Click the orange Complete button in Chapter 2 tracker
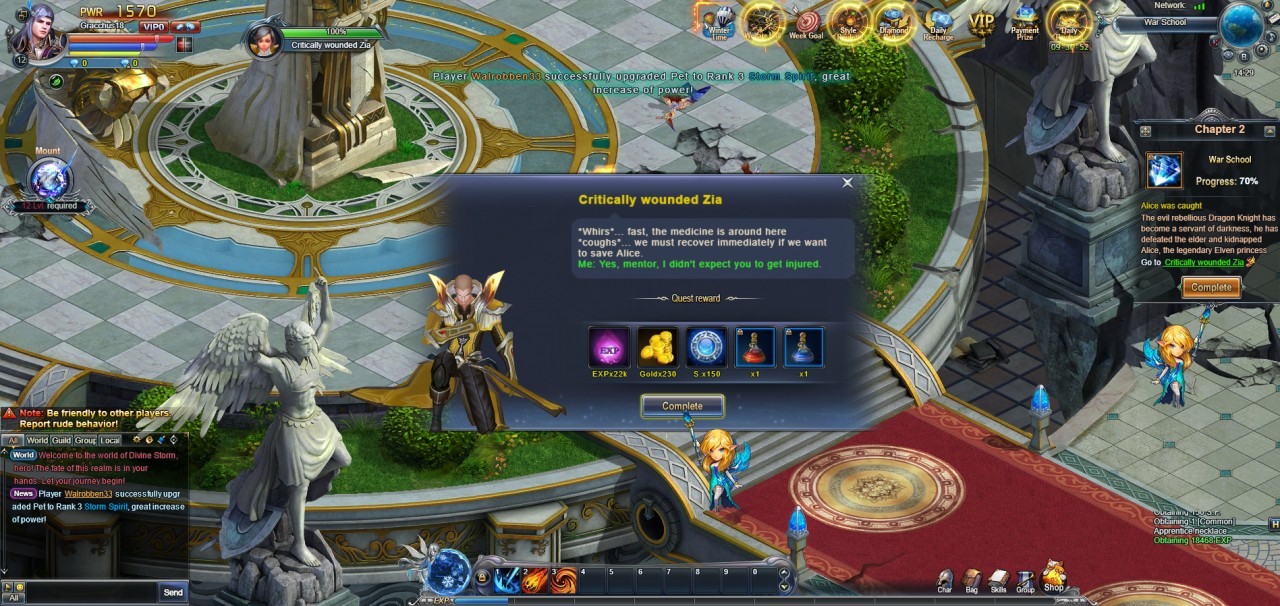This screenshot has height=606, width=1280. pos(1211,287)
